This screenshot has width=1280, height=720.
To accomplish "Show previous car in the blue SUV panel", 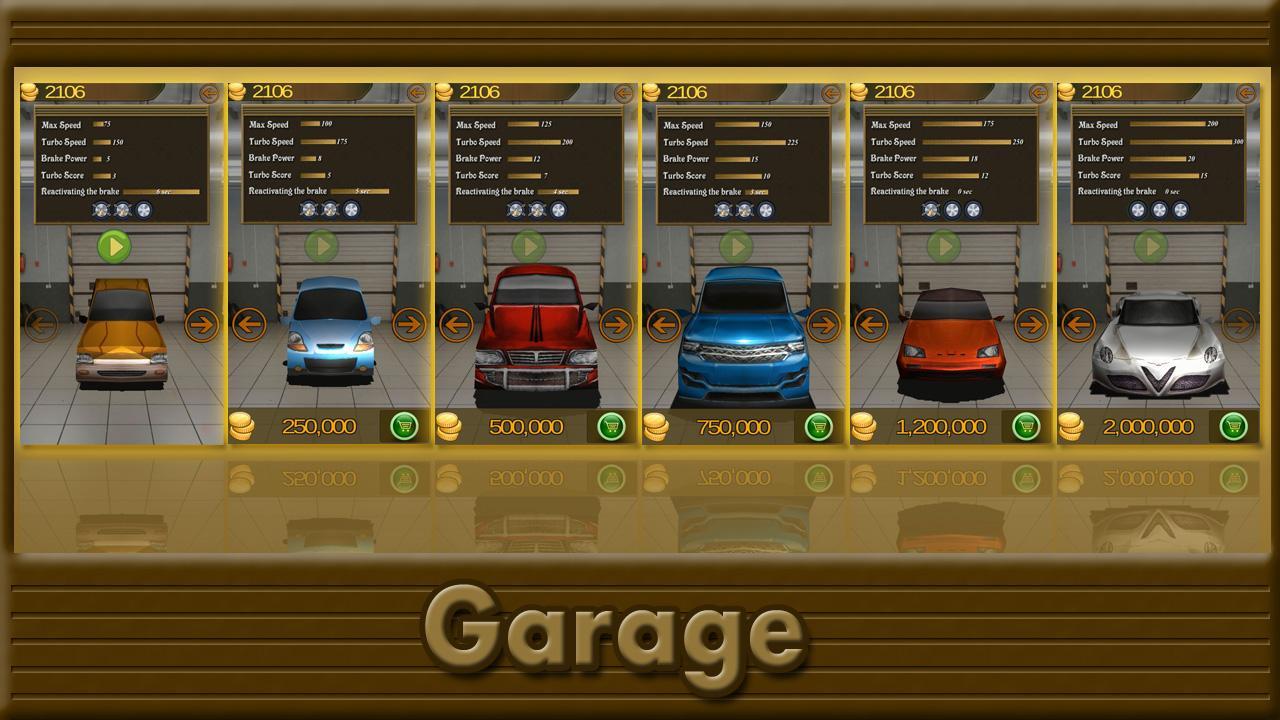I will point(663,324).
